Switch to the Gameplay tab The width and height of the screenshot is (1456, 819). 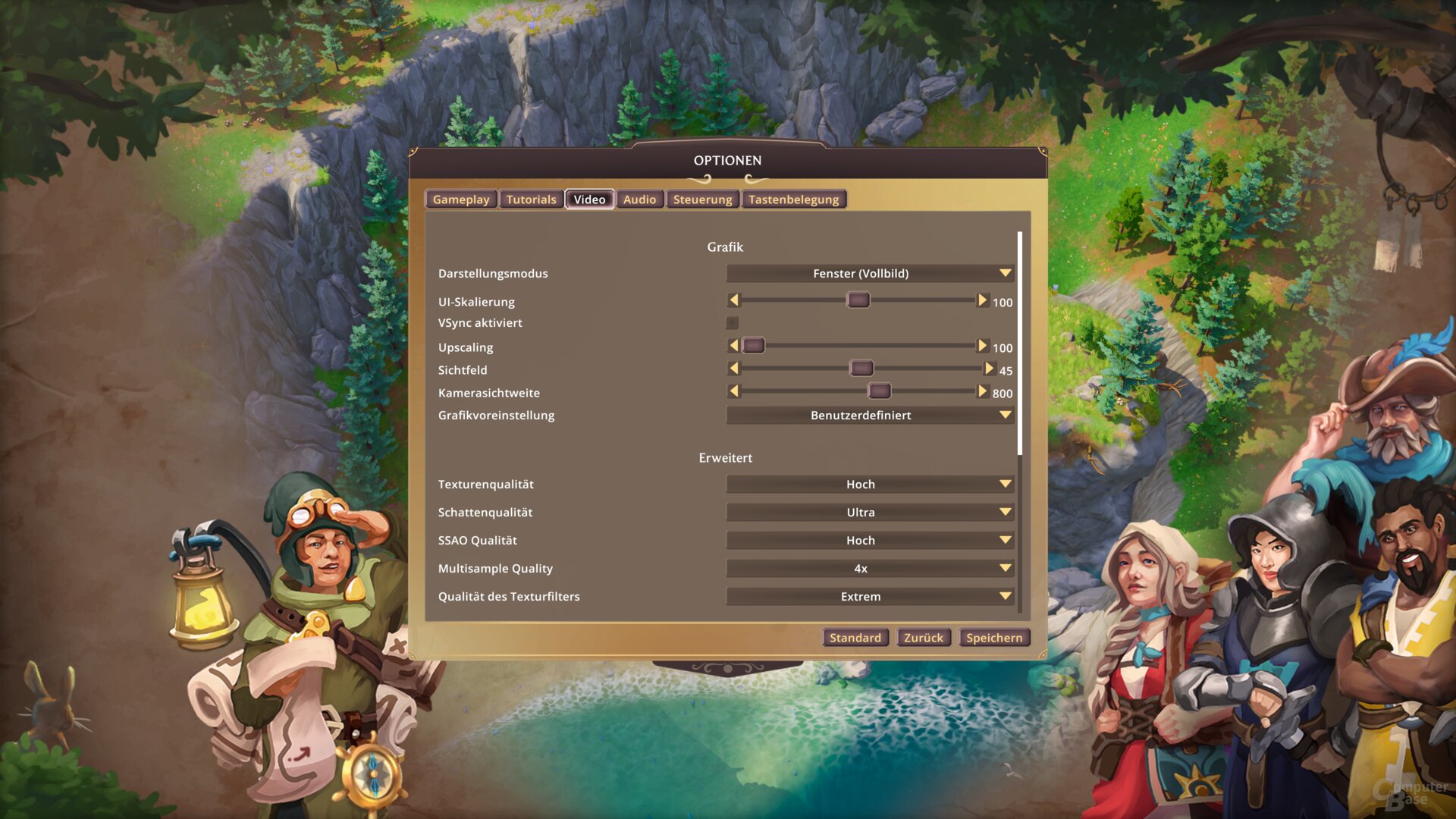click(x=461, y=199)
